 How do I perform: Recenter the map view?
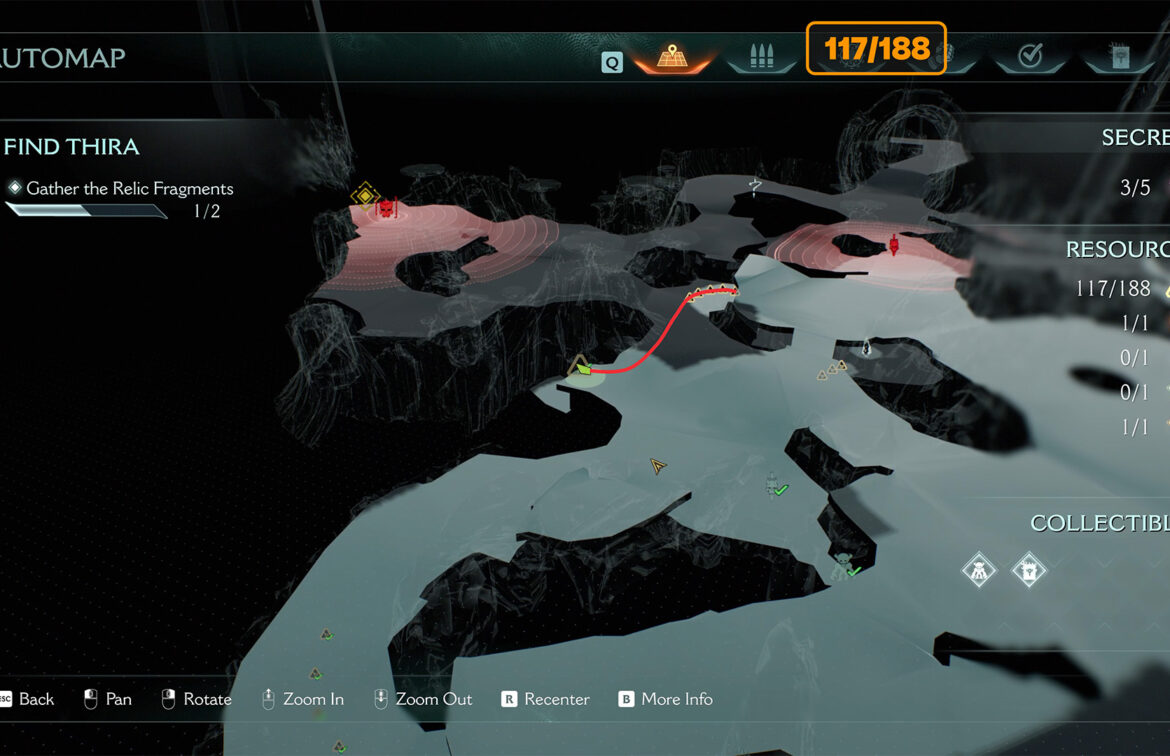tap(546, 699)
